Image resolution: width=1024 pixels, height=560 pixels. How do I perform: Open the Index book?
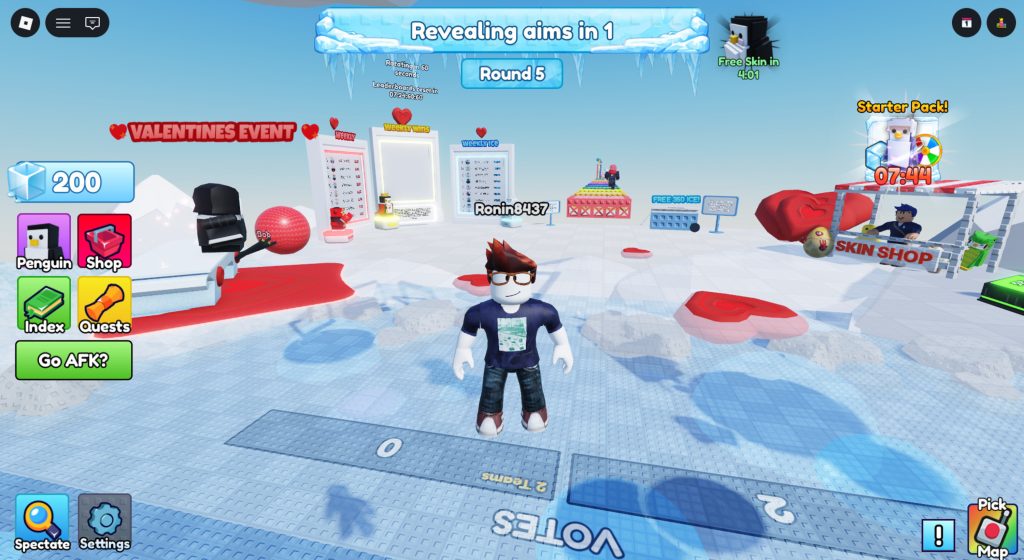[x=44, y=304]
